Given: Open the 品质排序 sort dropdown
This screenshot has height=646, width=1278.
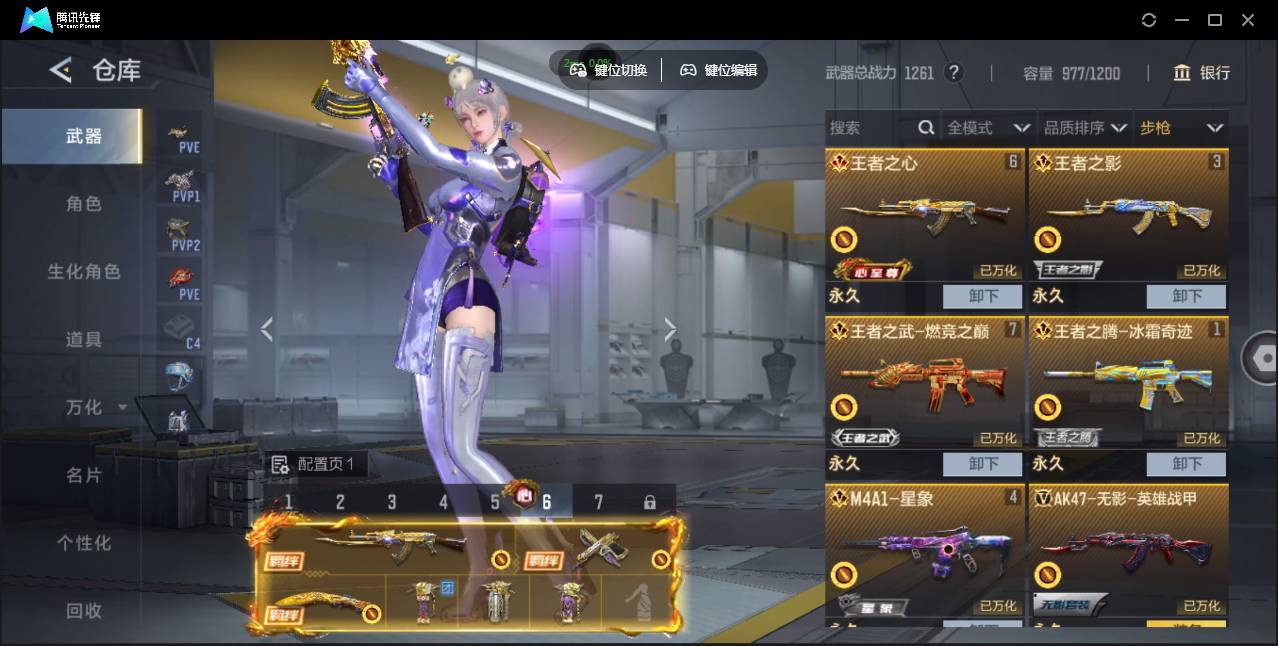Looking at the screenshot, I should pyautogui.click(x=1085, y=128).
